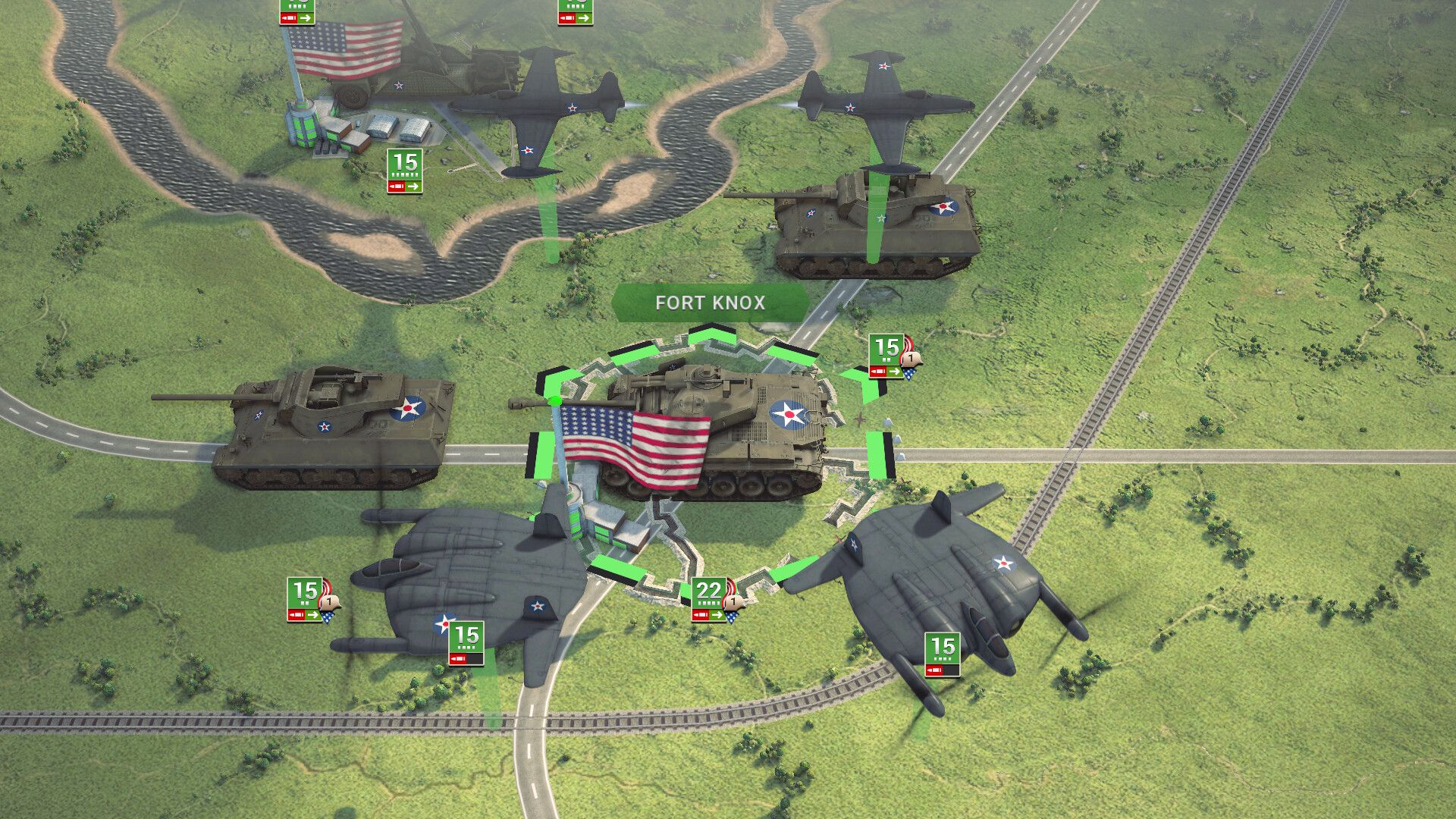Select the helmet experience badge near Fort Knox
Screen dimensions: 1456x819
pos(733,602)
